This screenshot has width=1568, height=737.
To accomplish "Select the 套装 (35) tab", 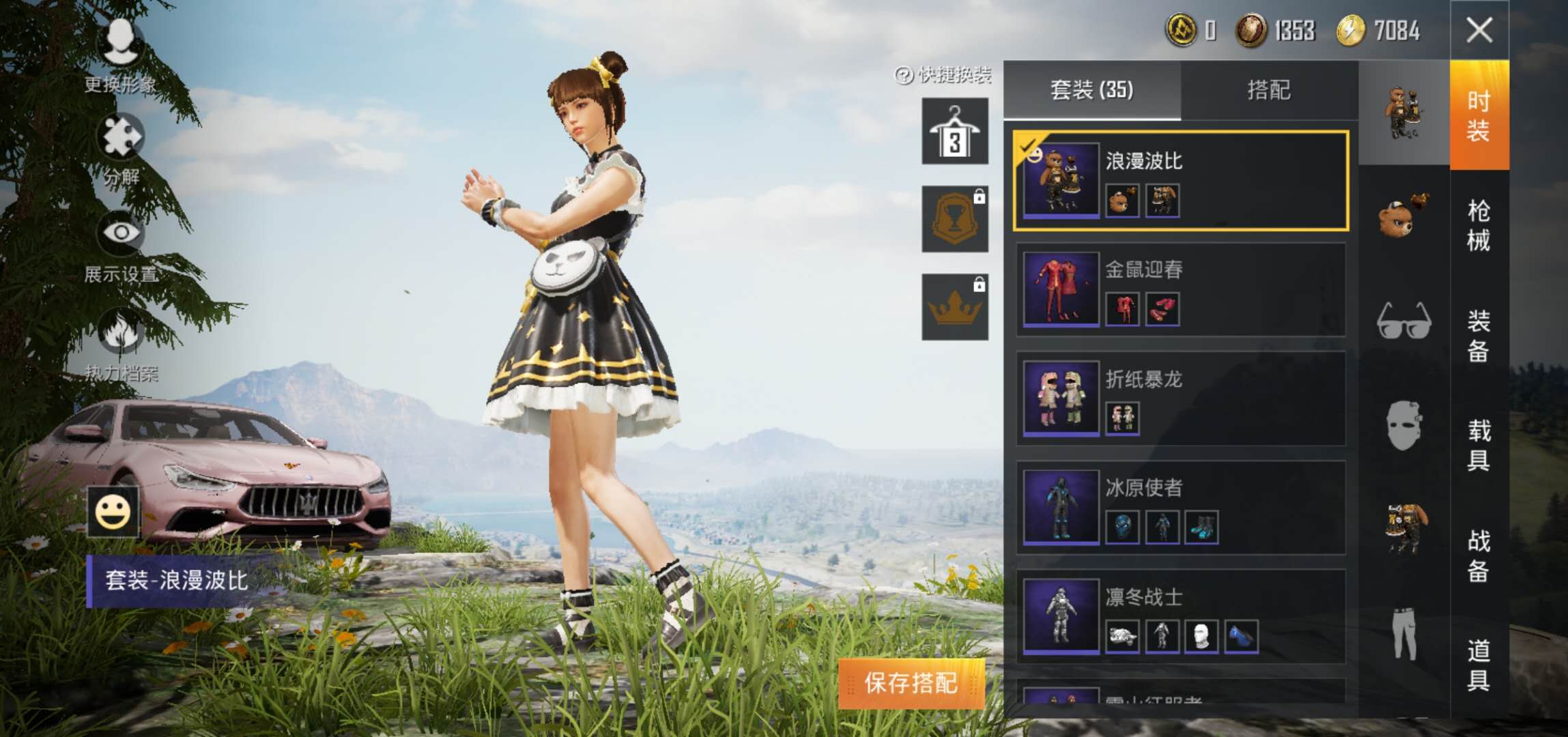I will 1092,90.
